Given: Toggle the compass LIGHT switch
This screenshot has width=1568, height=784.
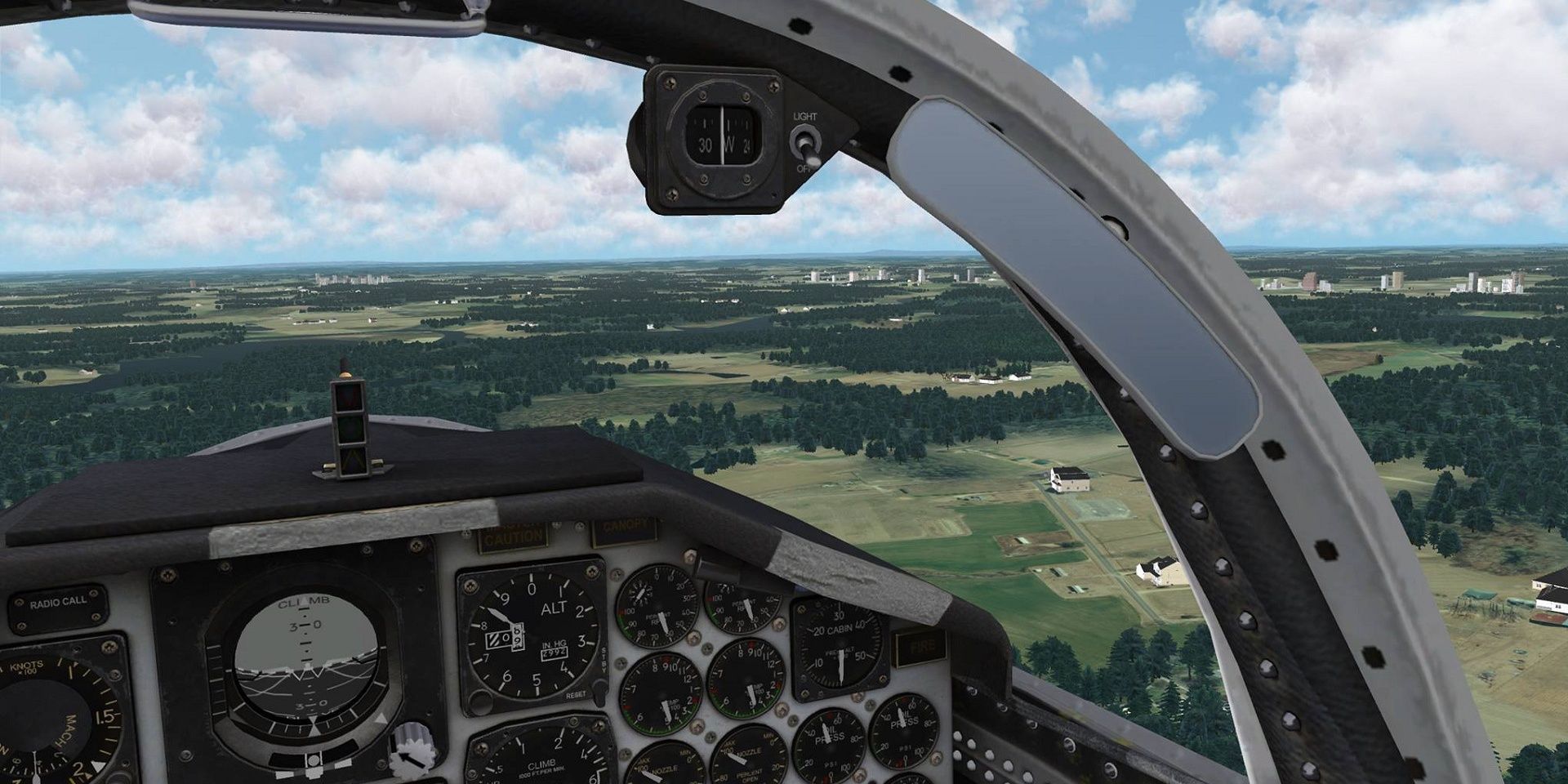Looking at the screenshot, I should (805, 144).
